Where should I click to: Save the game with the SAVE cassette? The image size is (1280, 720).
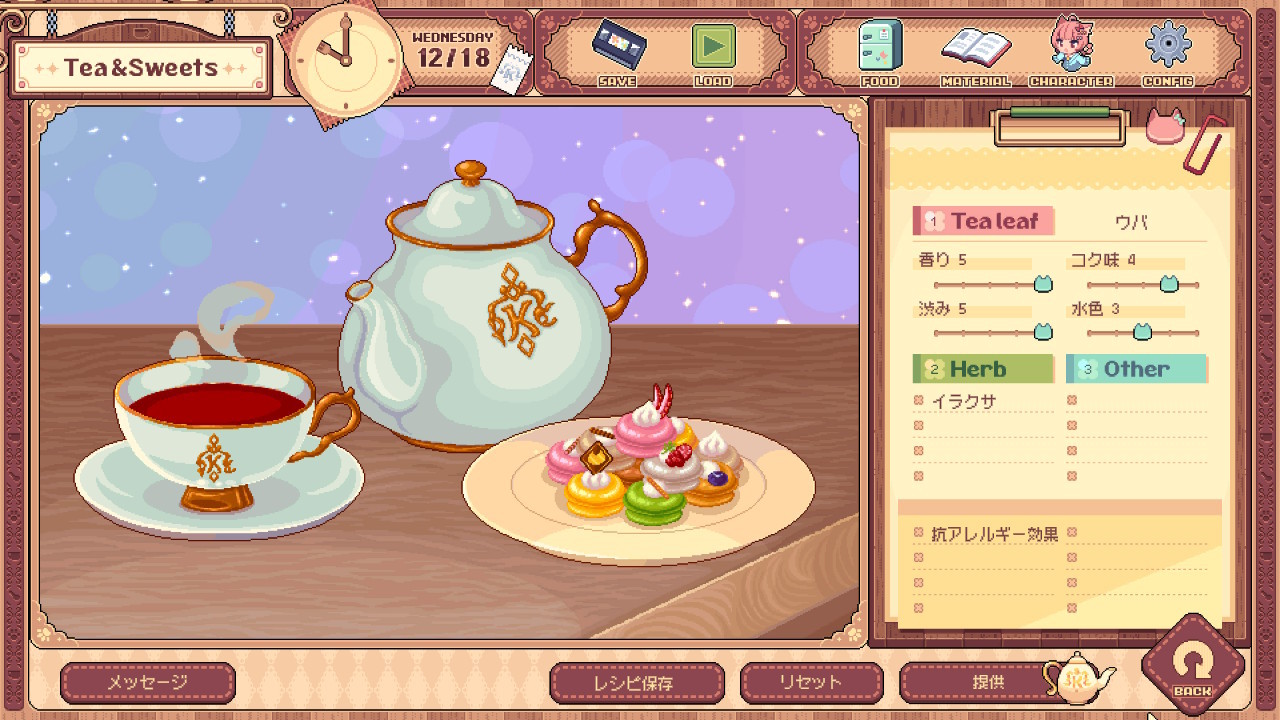[617, 52]
